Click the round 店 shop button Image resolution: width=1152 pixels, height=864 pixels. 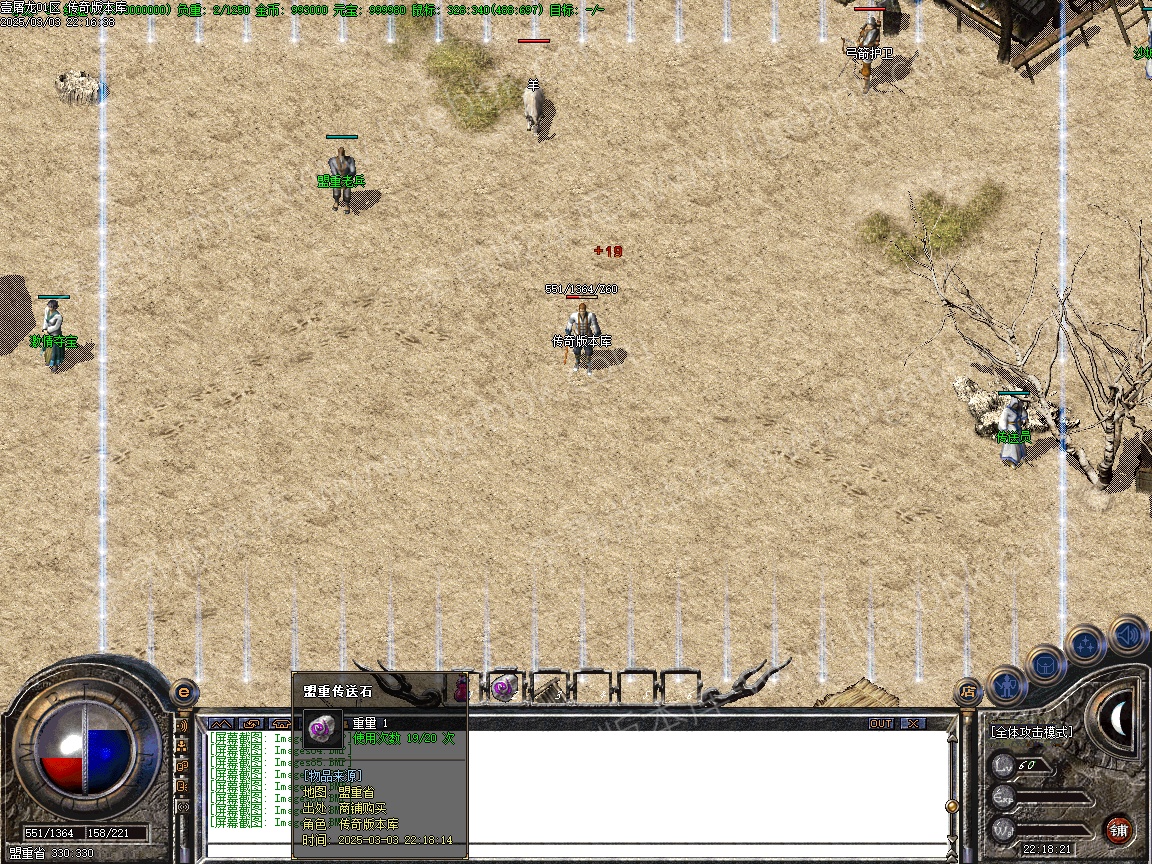(967, 690)
